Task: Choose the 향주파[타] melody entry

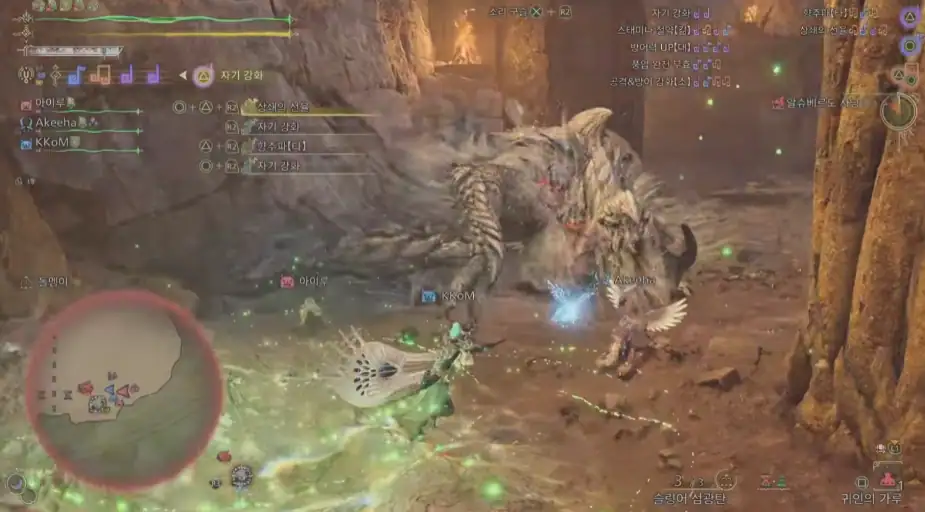Action: (x=278, y=146)
